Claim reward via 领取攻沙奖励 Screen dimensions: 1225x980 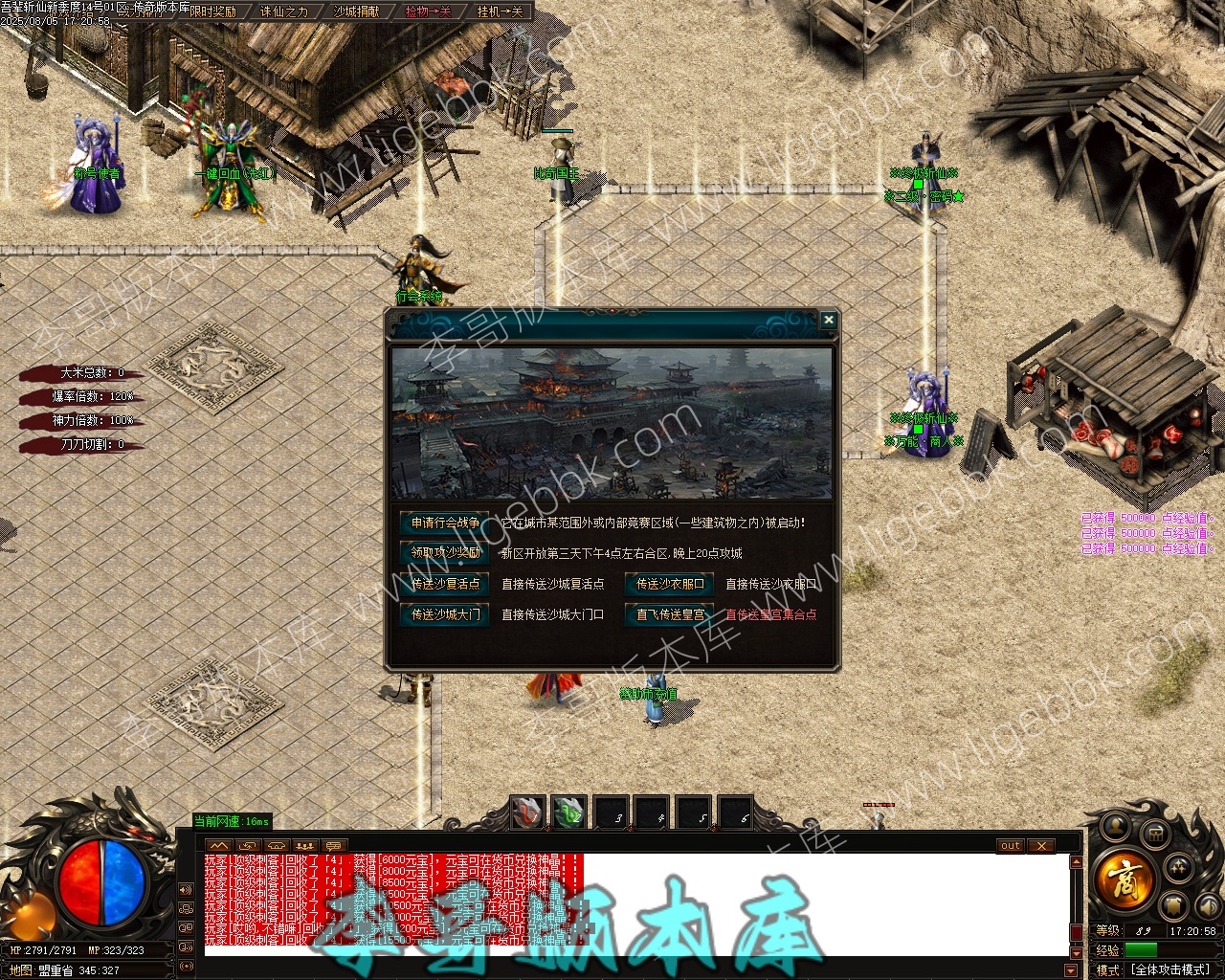(445, 552)
